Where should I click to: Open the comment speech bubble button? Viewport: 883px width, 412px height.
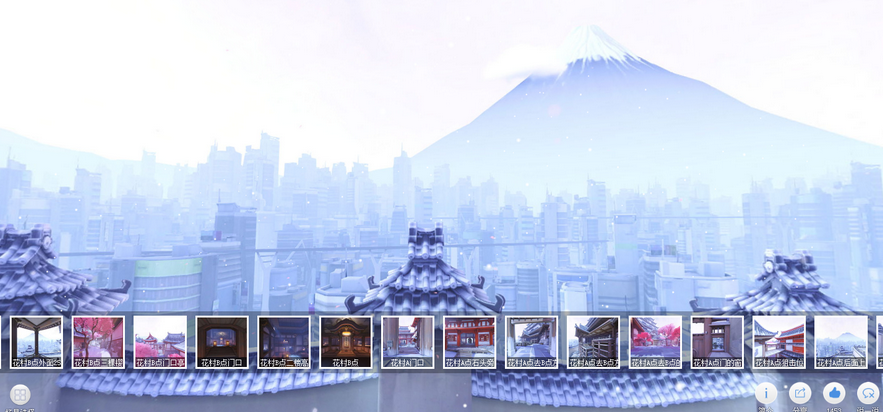click(x=868, y=393)
